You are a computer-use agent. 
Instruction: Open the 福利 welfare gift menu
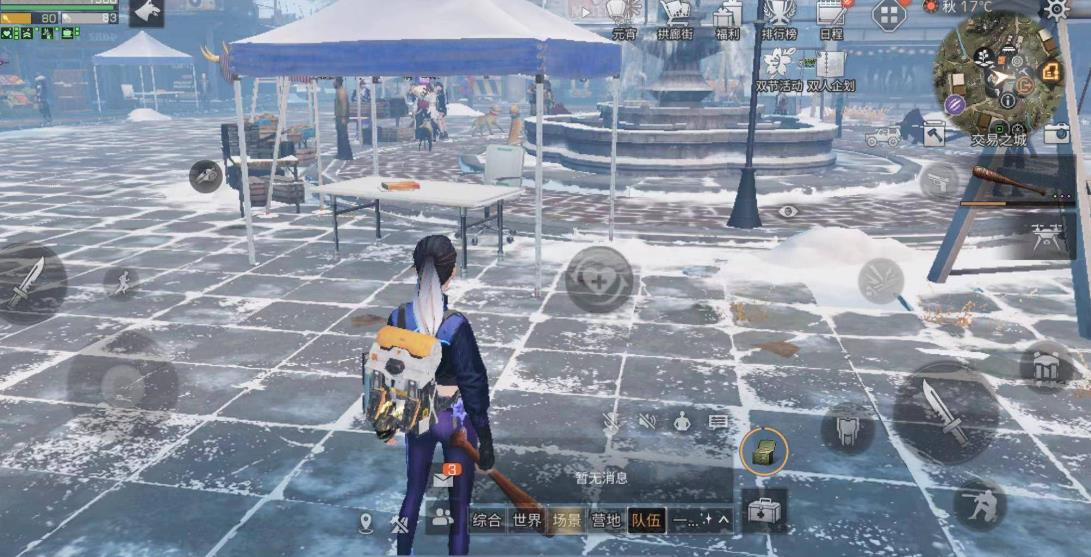coord(728,16)
